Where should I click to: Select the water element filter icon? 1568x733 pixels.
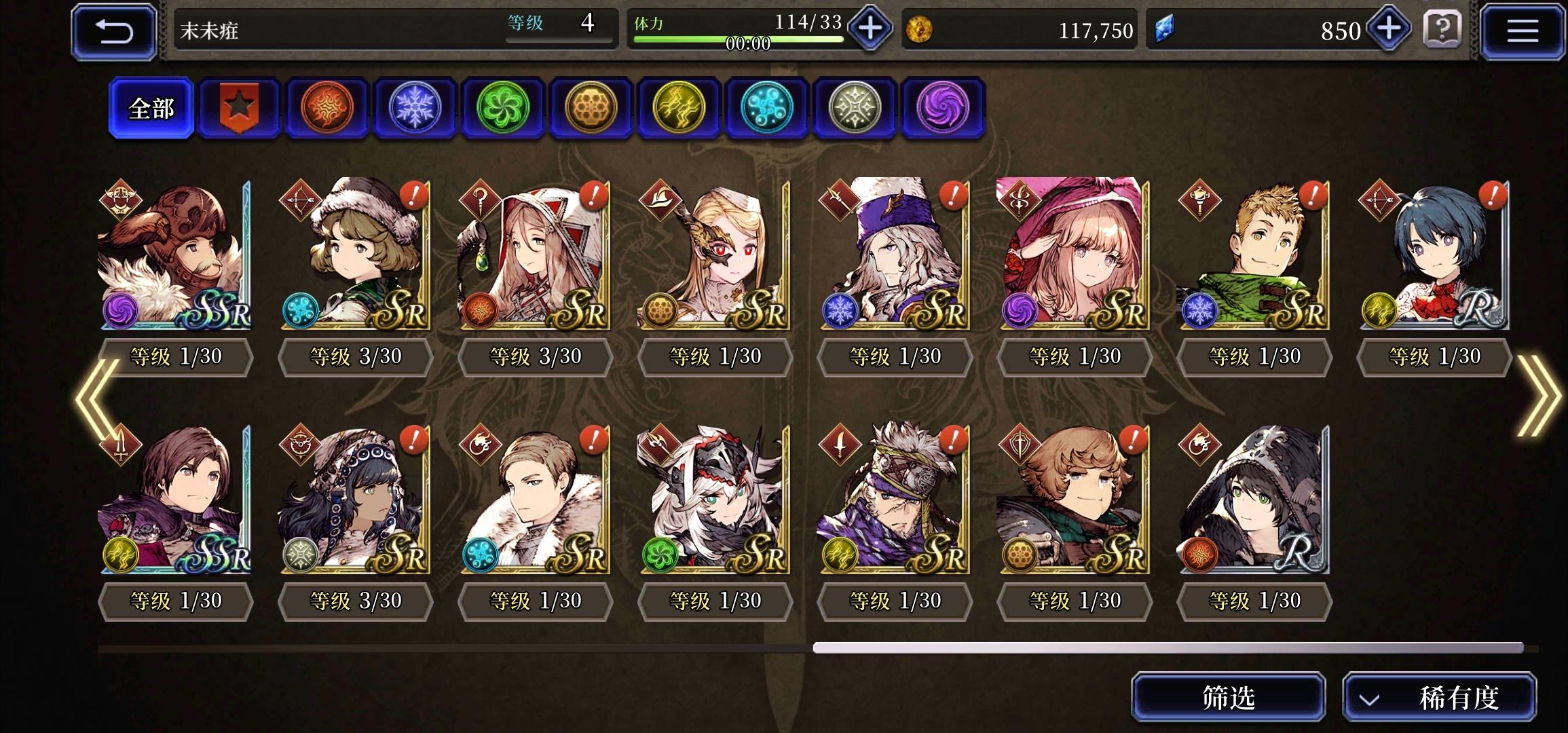pos(766,109)
